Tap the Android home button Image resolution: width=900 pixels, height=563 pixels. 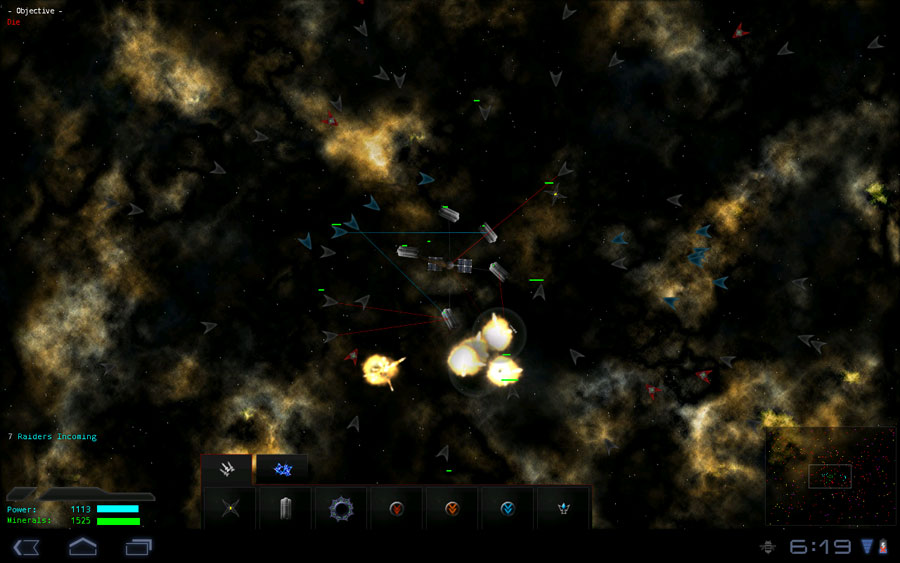[82, 546]
